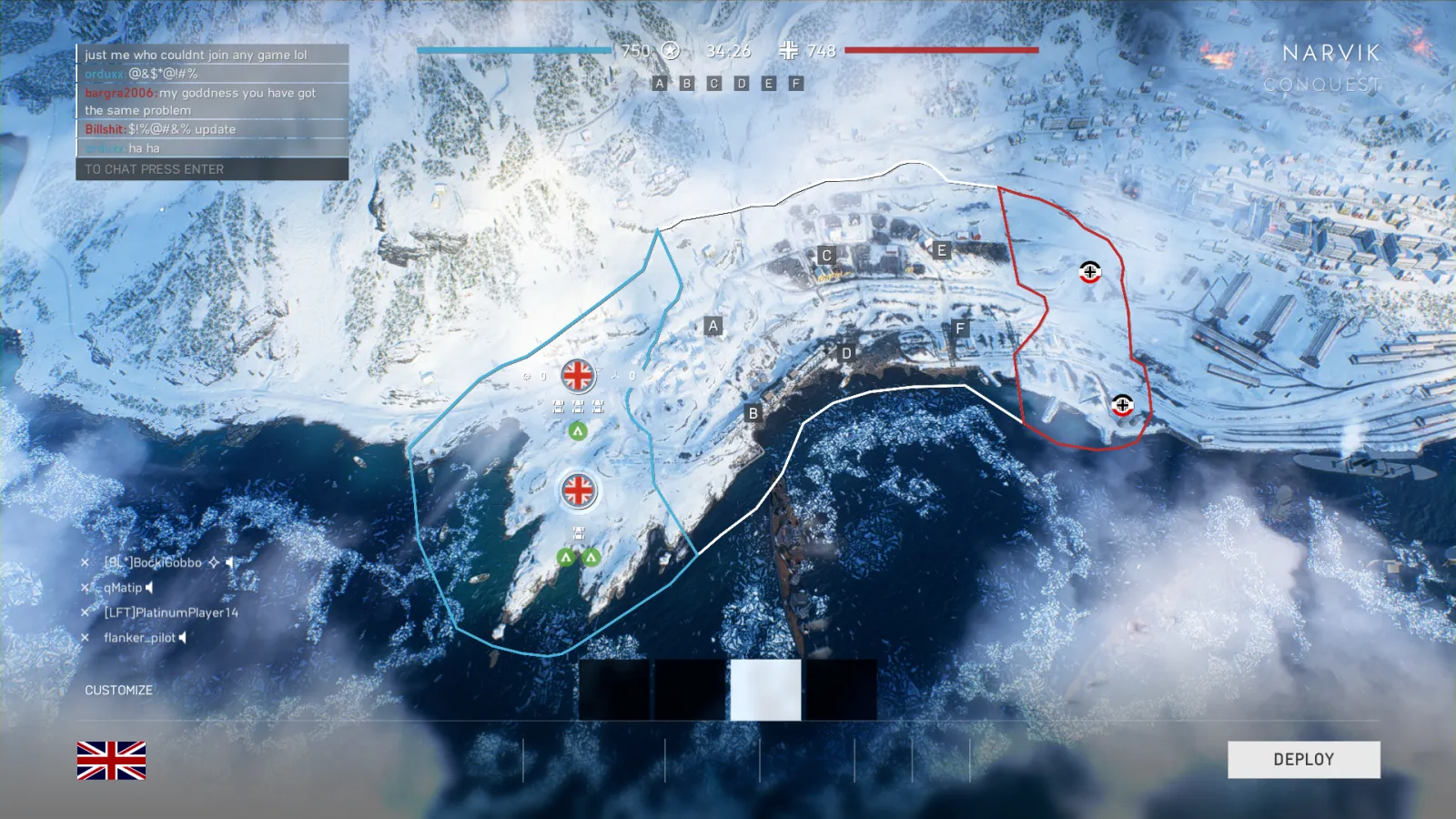Click squad member flanker_pilot
The width and height of the screenshot is (1456, 819).
click(x=139, y=638)
